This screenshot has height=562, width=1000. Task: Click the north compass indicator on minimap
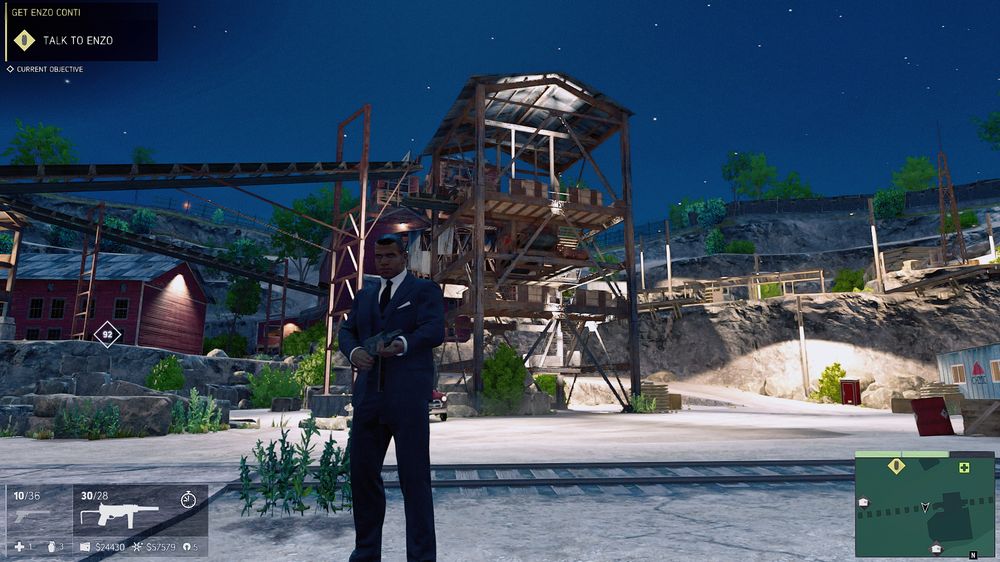pos(973,553)
